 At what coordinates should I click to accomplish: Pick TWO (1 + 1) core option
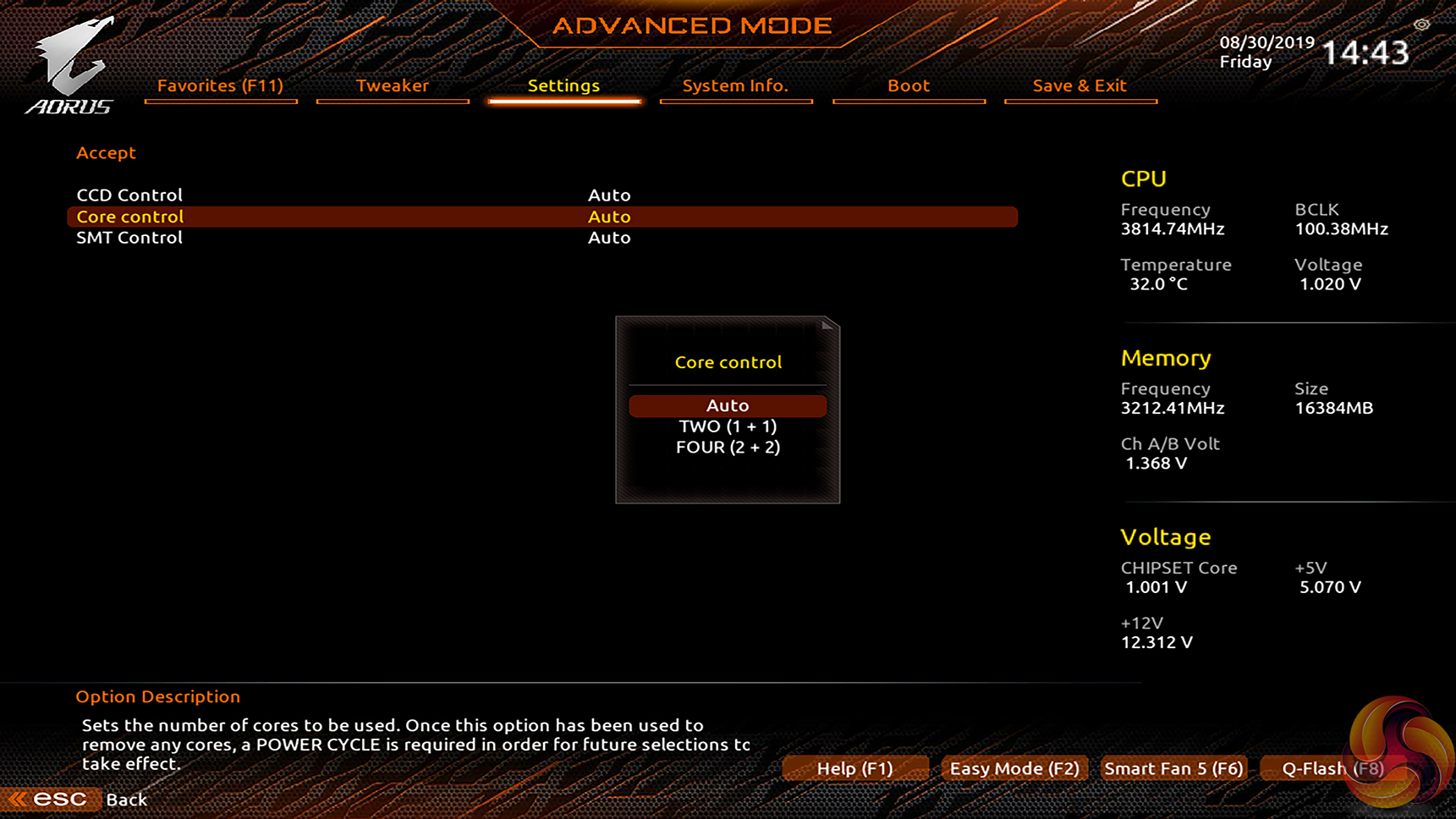728,426
